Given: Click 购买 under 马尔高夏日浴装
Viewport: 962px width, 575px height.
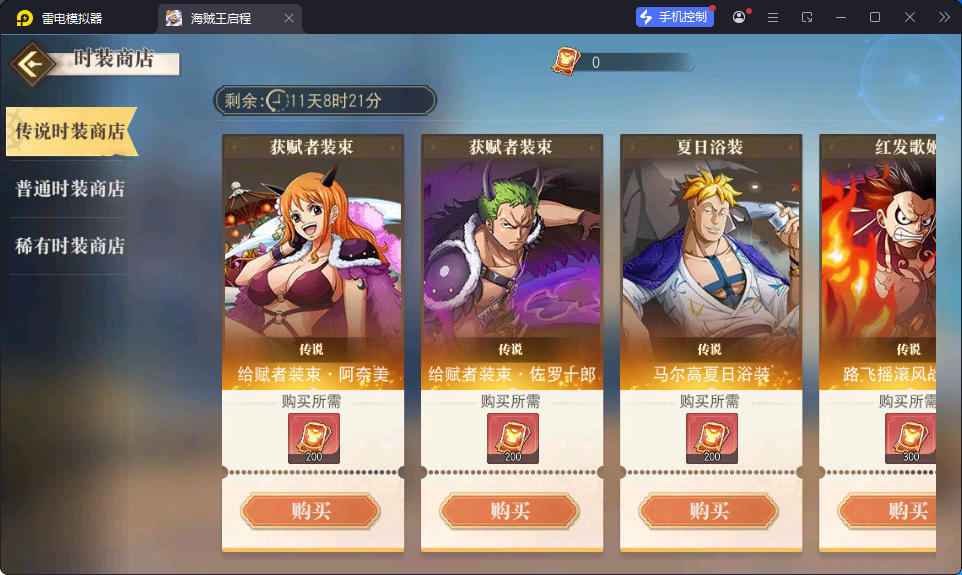Looking at the screenshot, I should click(709, 511).
